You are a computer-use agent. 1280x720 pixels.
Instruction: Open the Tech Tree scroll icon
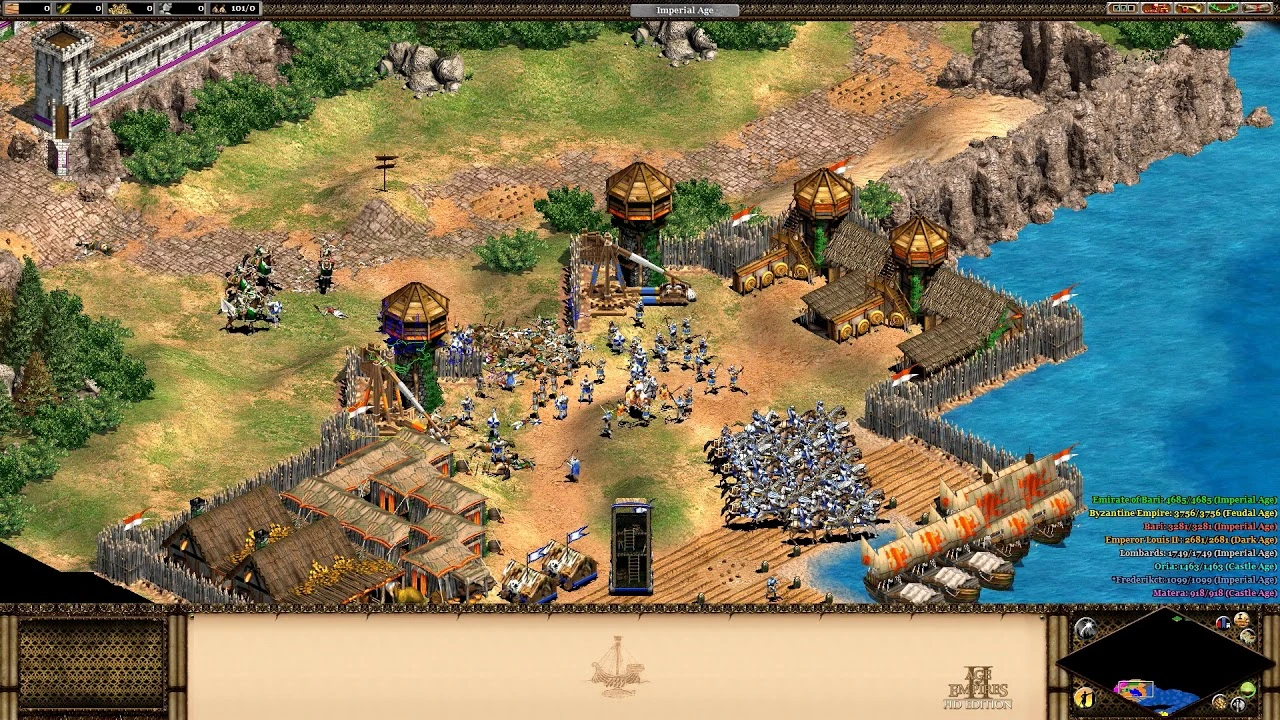click(1255, 10)
